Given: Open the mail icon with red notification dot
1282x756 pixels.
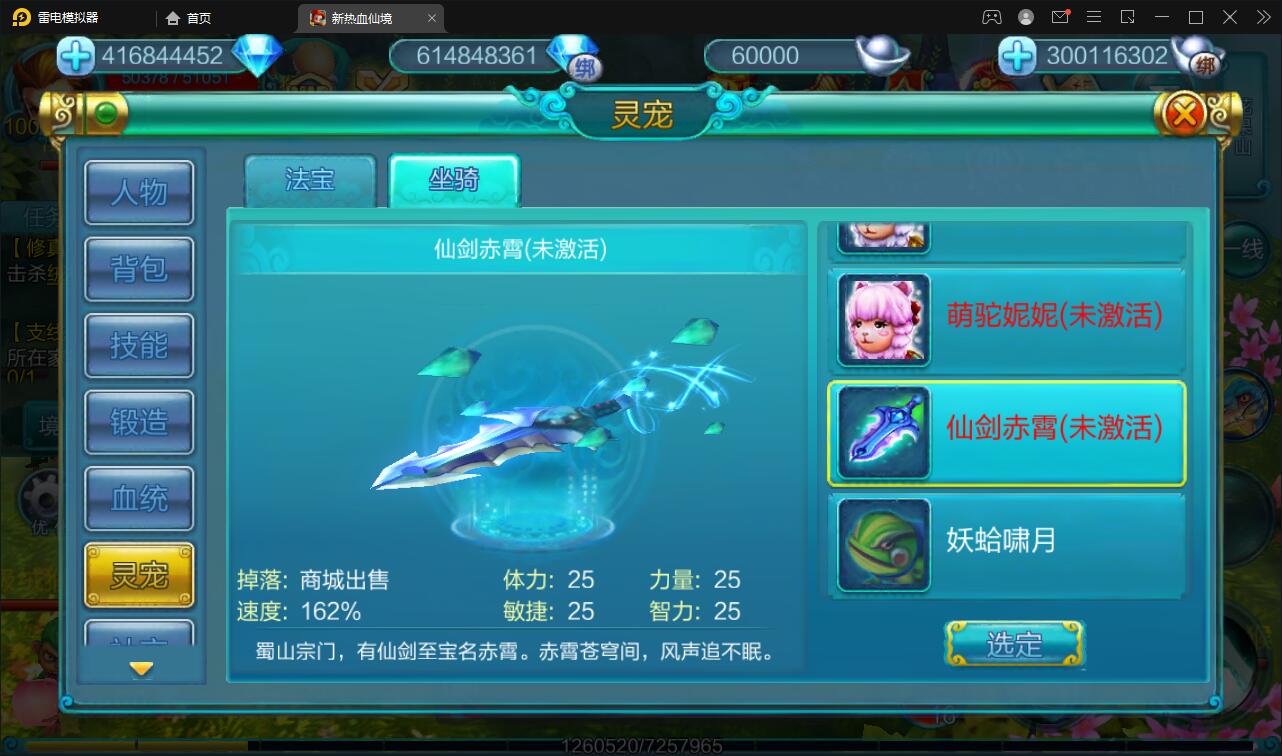Looking at the screenshot, I should pos(1062,17).
